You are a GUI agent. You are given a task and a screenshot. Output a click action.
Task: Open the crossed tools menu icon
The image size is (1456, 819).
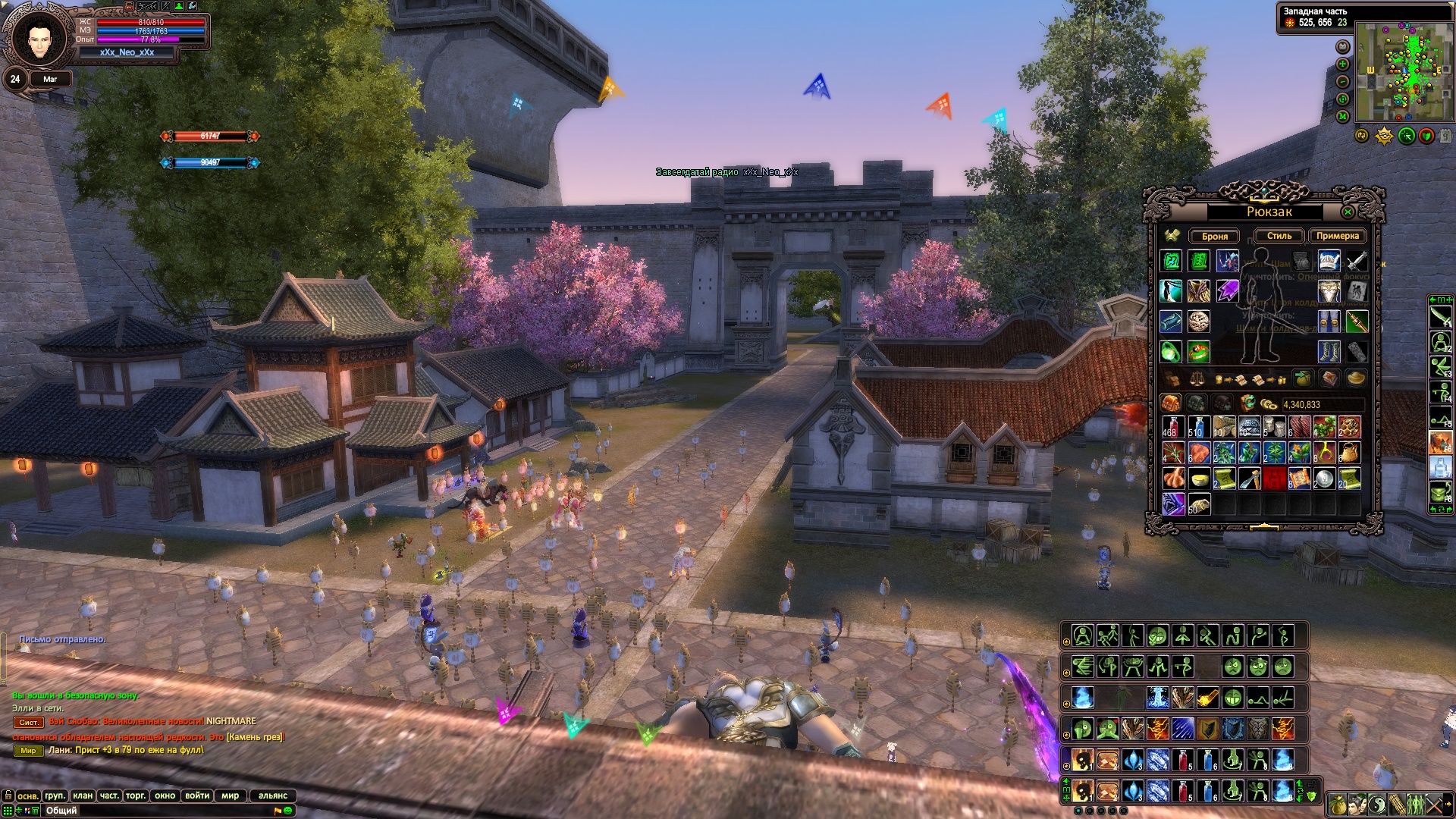tap(1435, 805)
